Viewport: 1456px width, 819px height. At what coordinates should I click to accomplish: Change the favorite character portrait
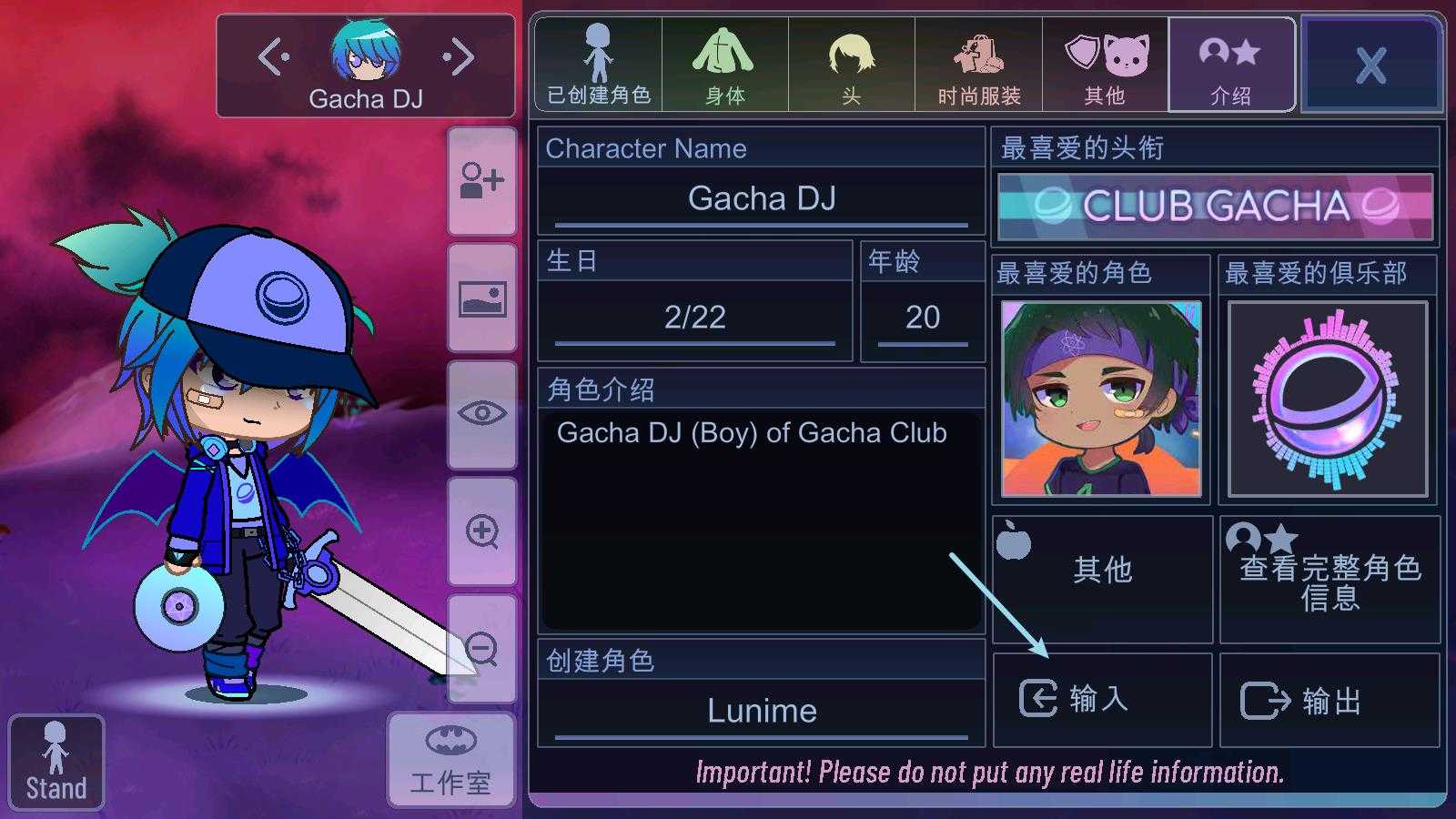1101,399
